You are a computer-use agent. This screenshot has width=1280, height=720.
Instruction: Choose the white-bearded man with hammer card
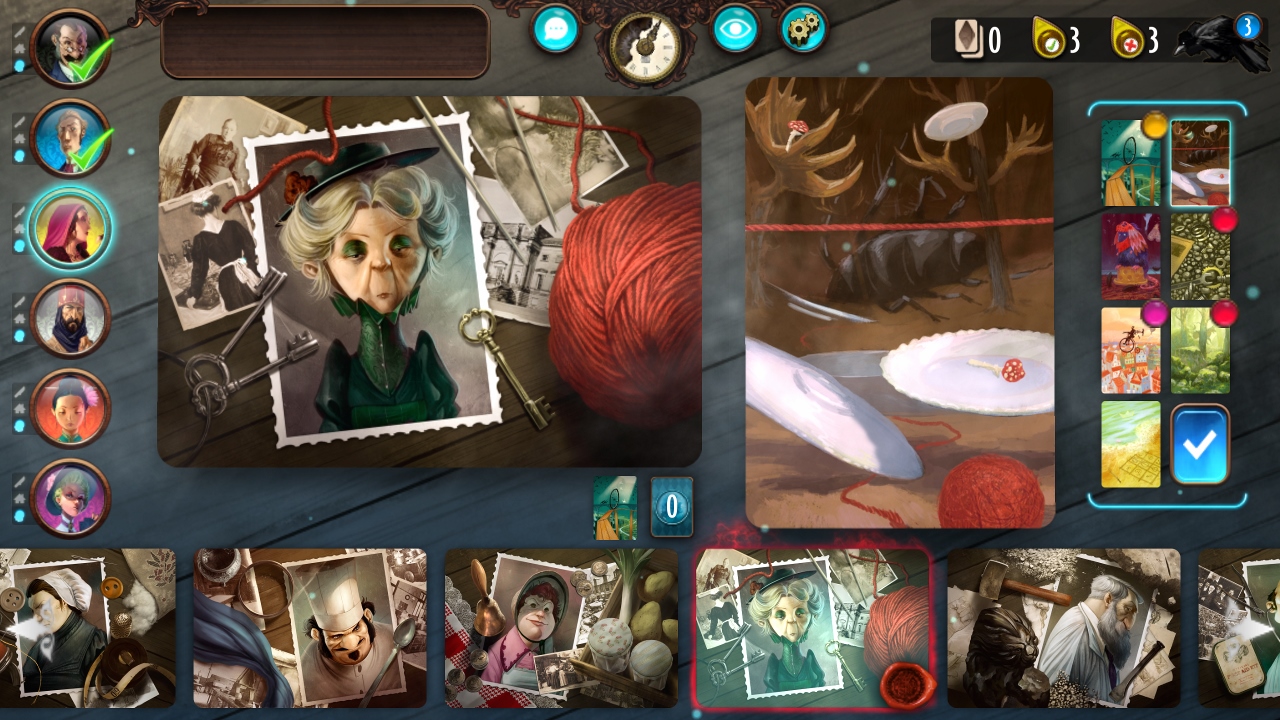[1064, 628]
